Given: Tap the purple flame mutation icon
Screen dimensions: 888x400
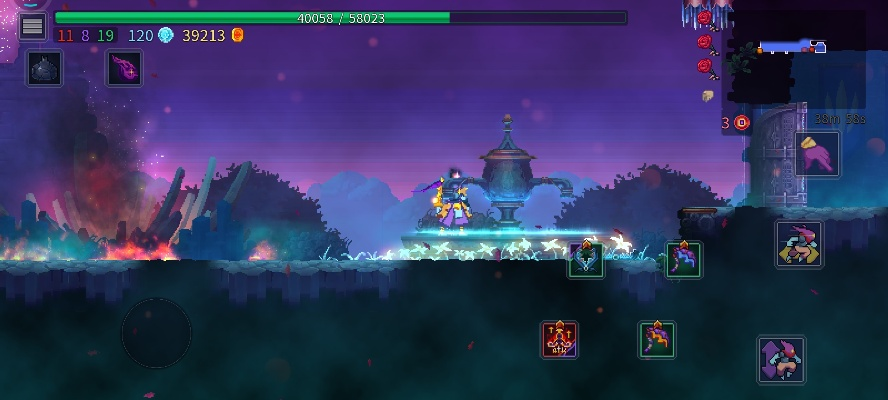Looking at the screenshot, I should tap(125, 68).
